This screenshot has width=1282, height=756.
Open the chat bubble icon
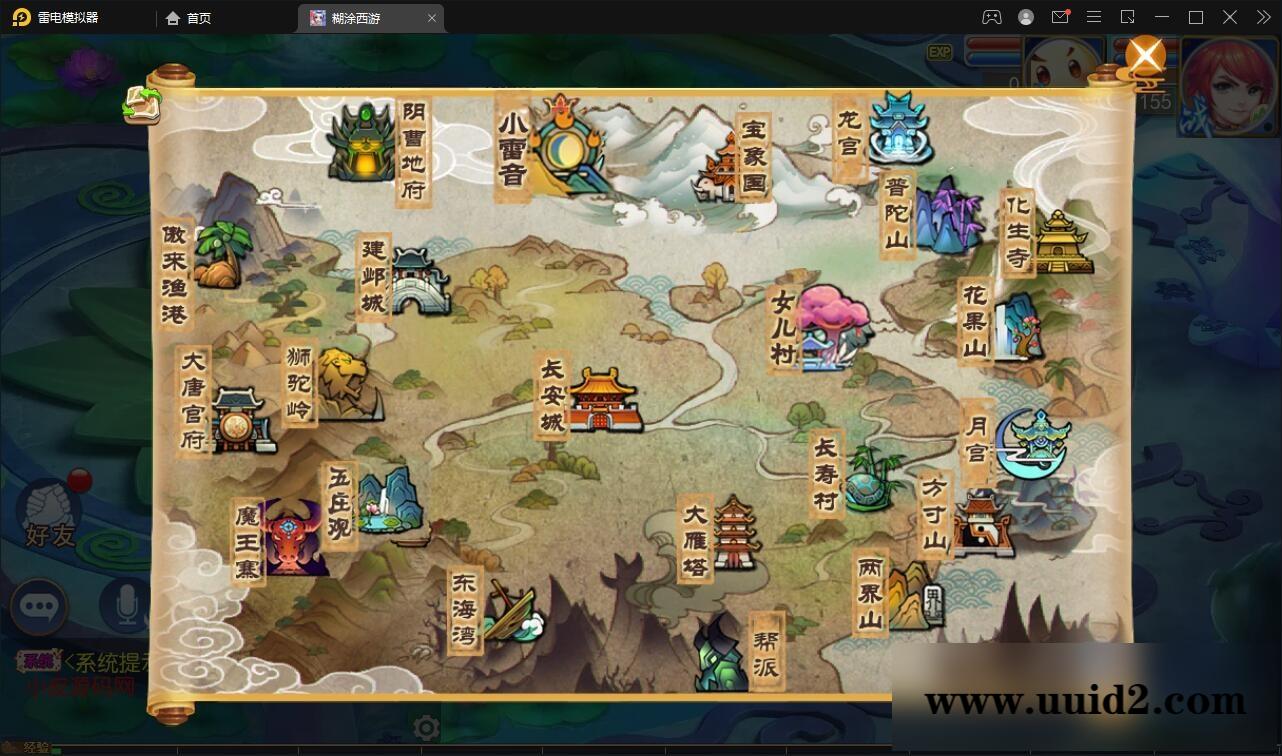pyautogui.click(x=40, y=607)
